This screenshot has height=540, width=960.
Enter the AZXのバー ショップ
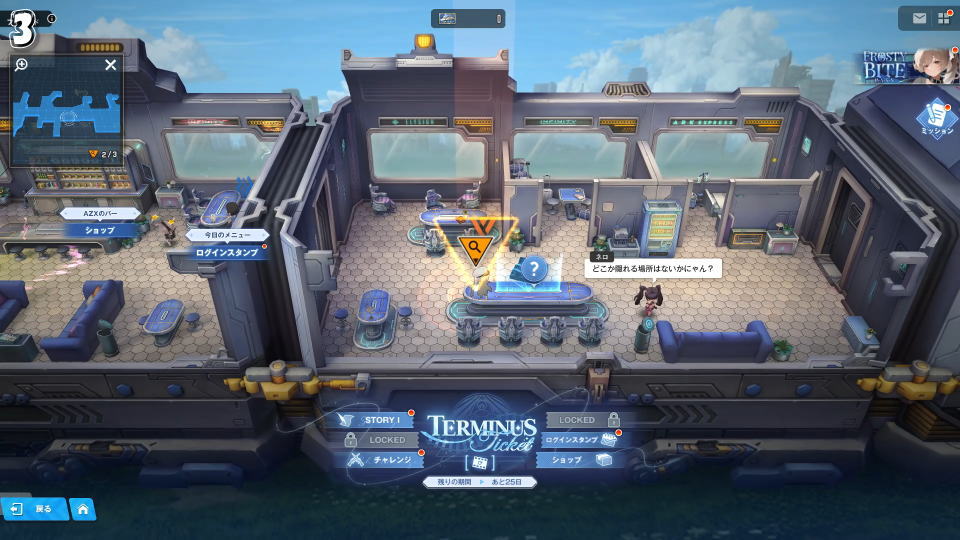99,230
